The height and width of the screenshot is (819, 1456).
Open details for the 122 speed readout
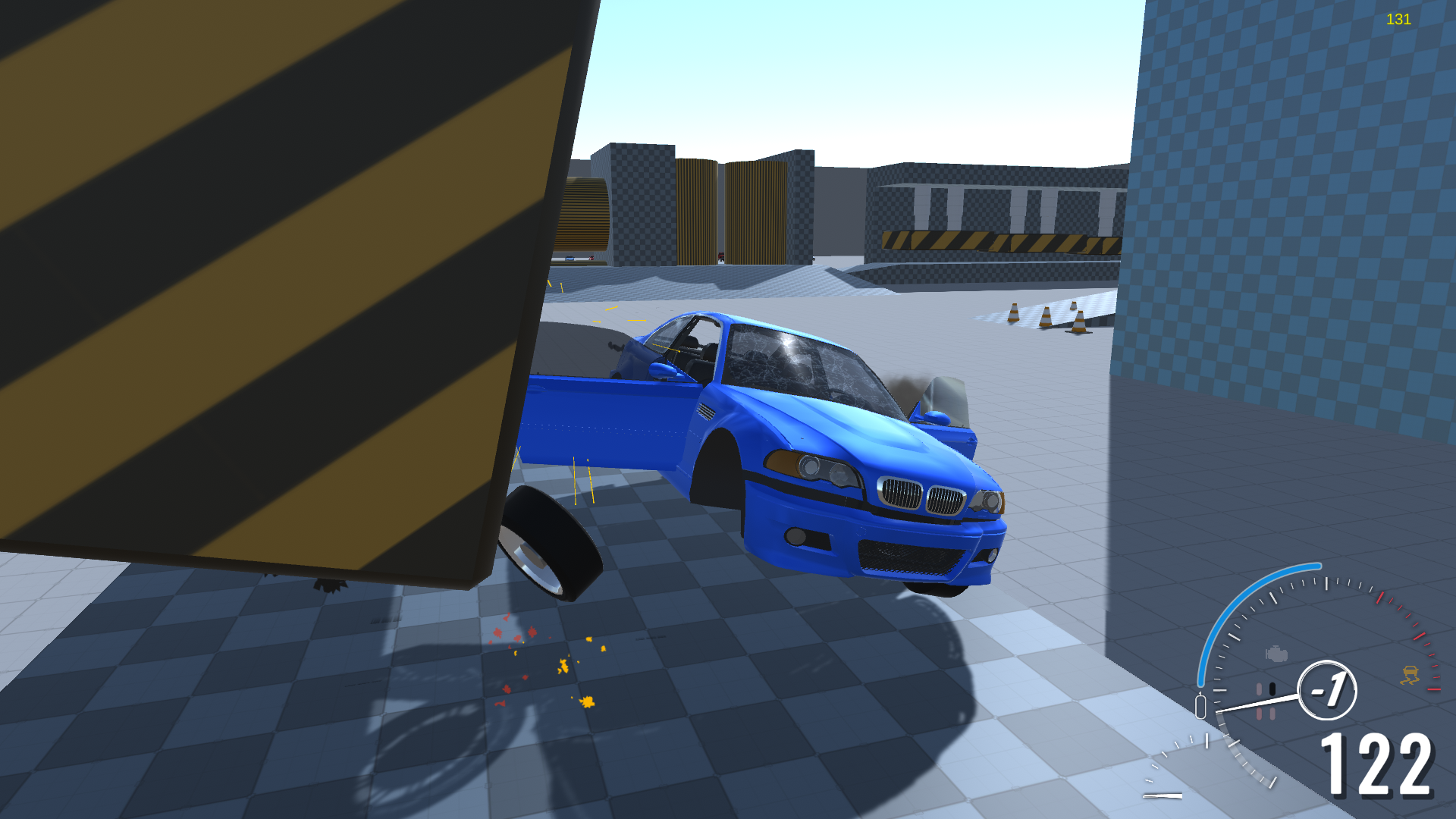1379,761
